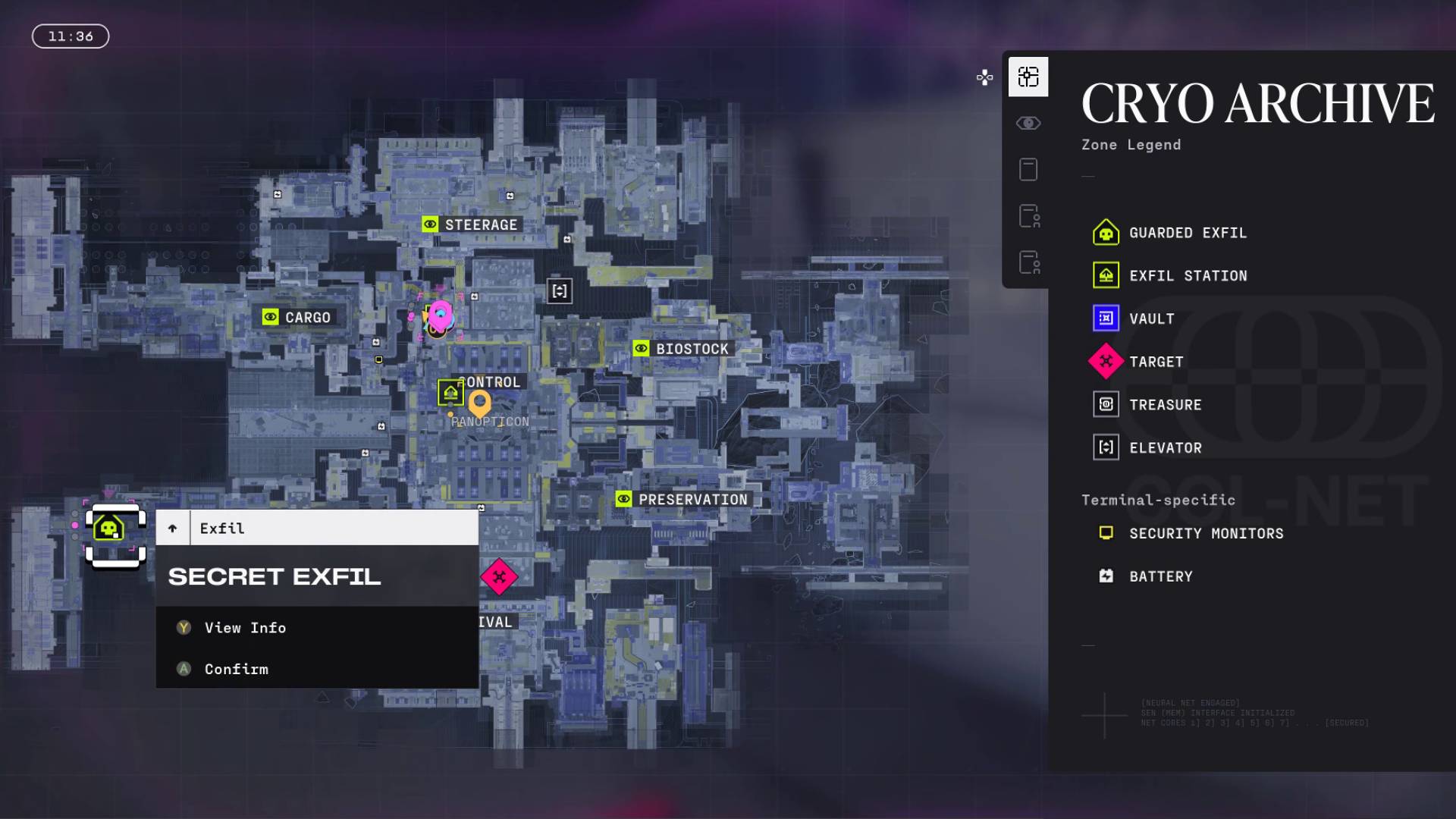Click the Exfil Station icon near Control
The height and width of the screenshot is (819, 1456).
450,393
